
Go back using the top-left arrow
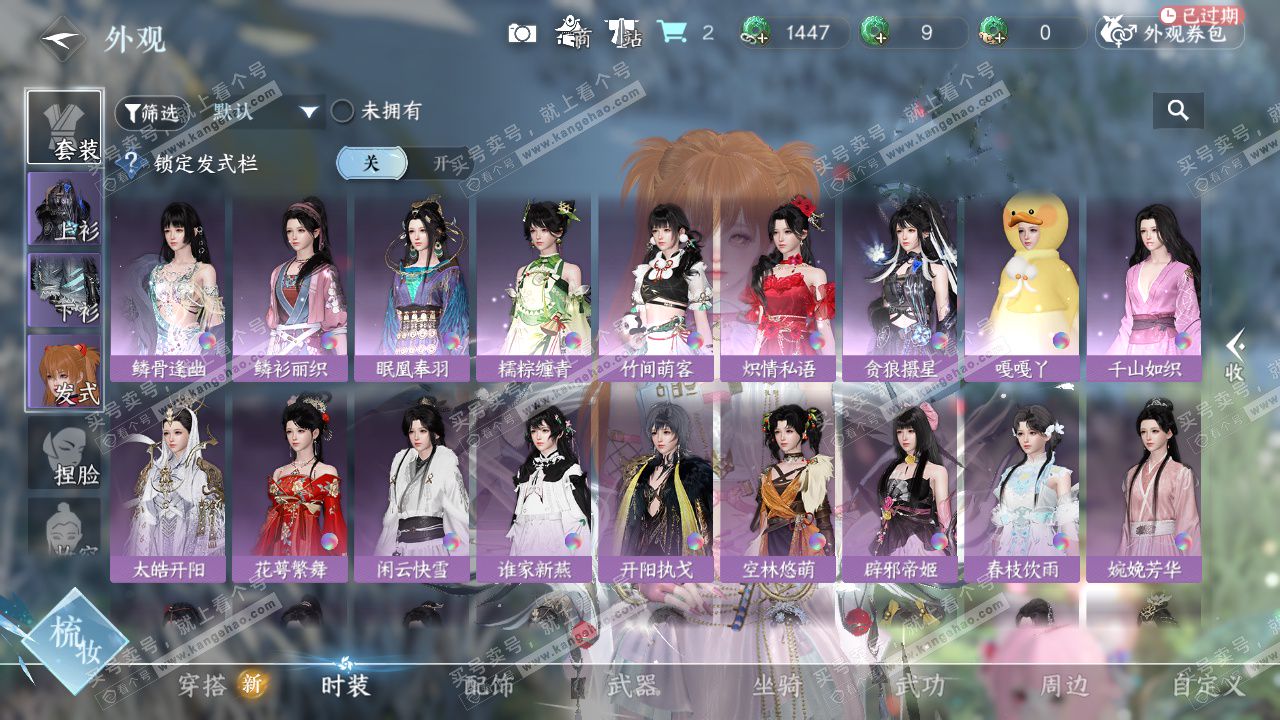(x=63, y=39)
